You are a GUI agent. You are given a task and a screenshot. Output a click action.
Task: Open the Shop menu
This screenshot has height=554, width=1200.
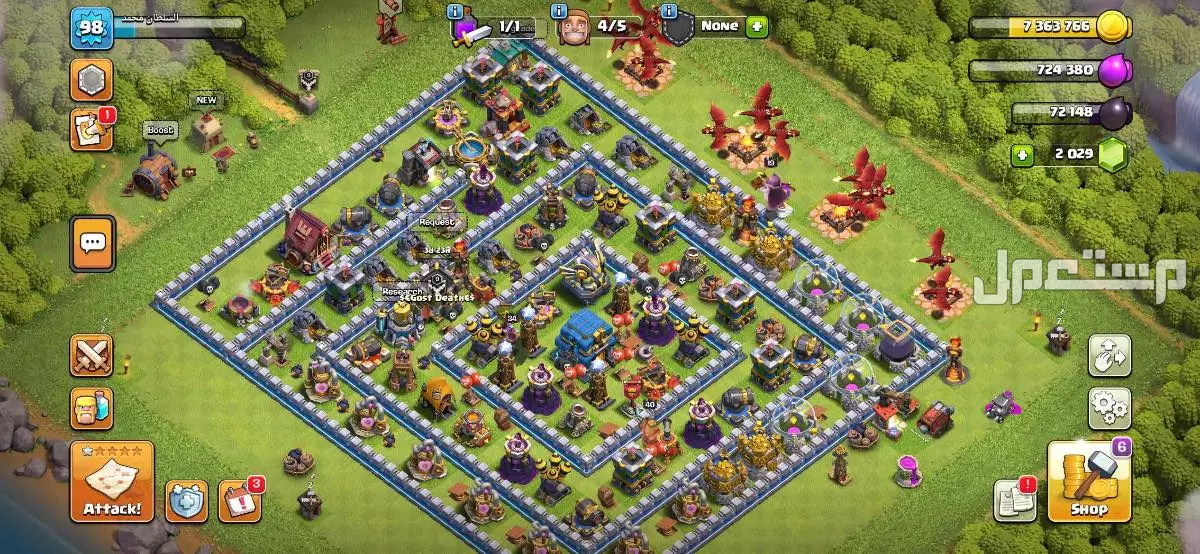pyautogui.click(x=1089, y=484)
